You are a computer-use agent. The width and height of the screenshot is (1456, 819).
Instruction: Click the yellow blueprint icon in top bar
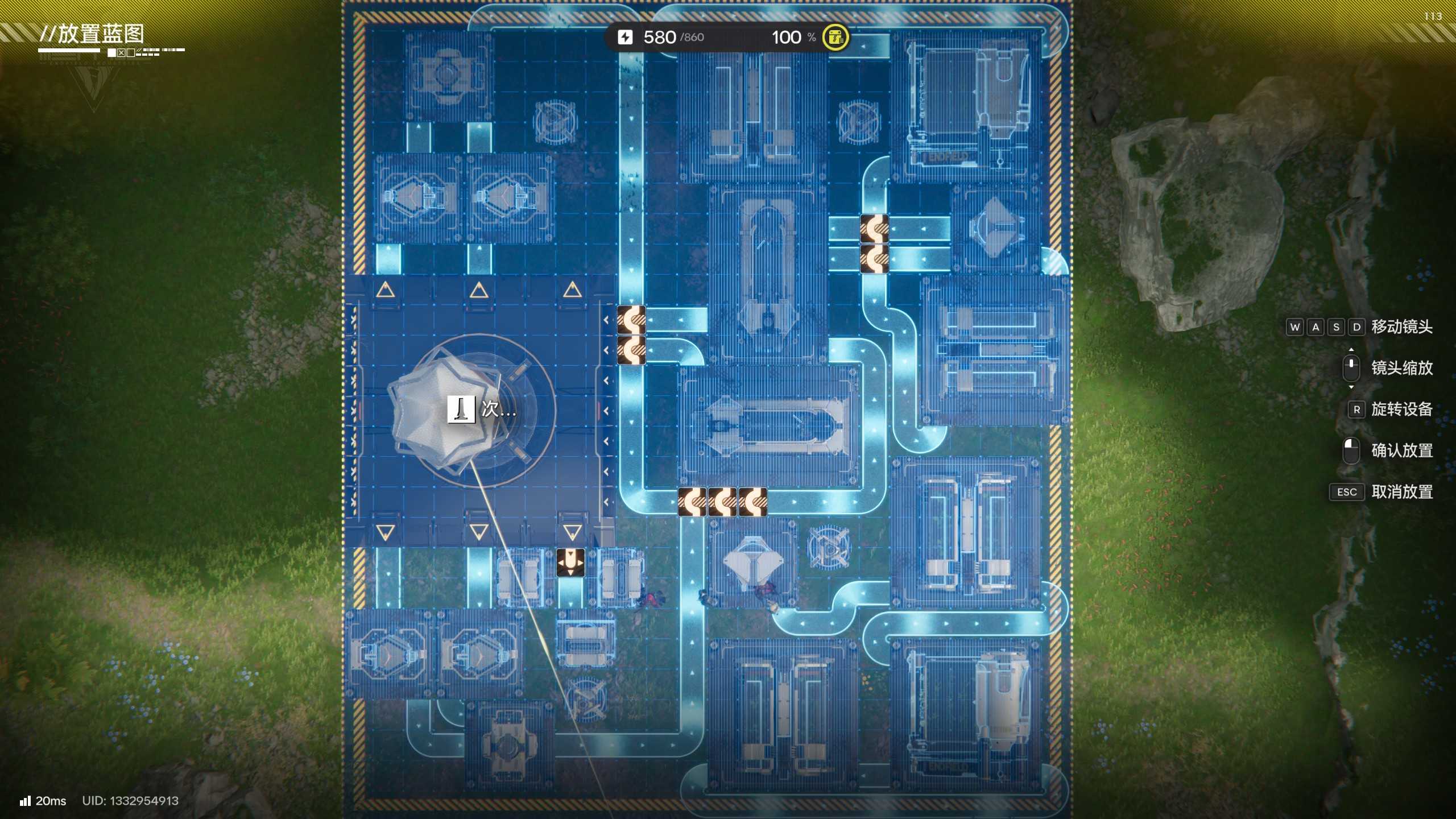835,38
